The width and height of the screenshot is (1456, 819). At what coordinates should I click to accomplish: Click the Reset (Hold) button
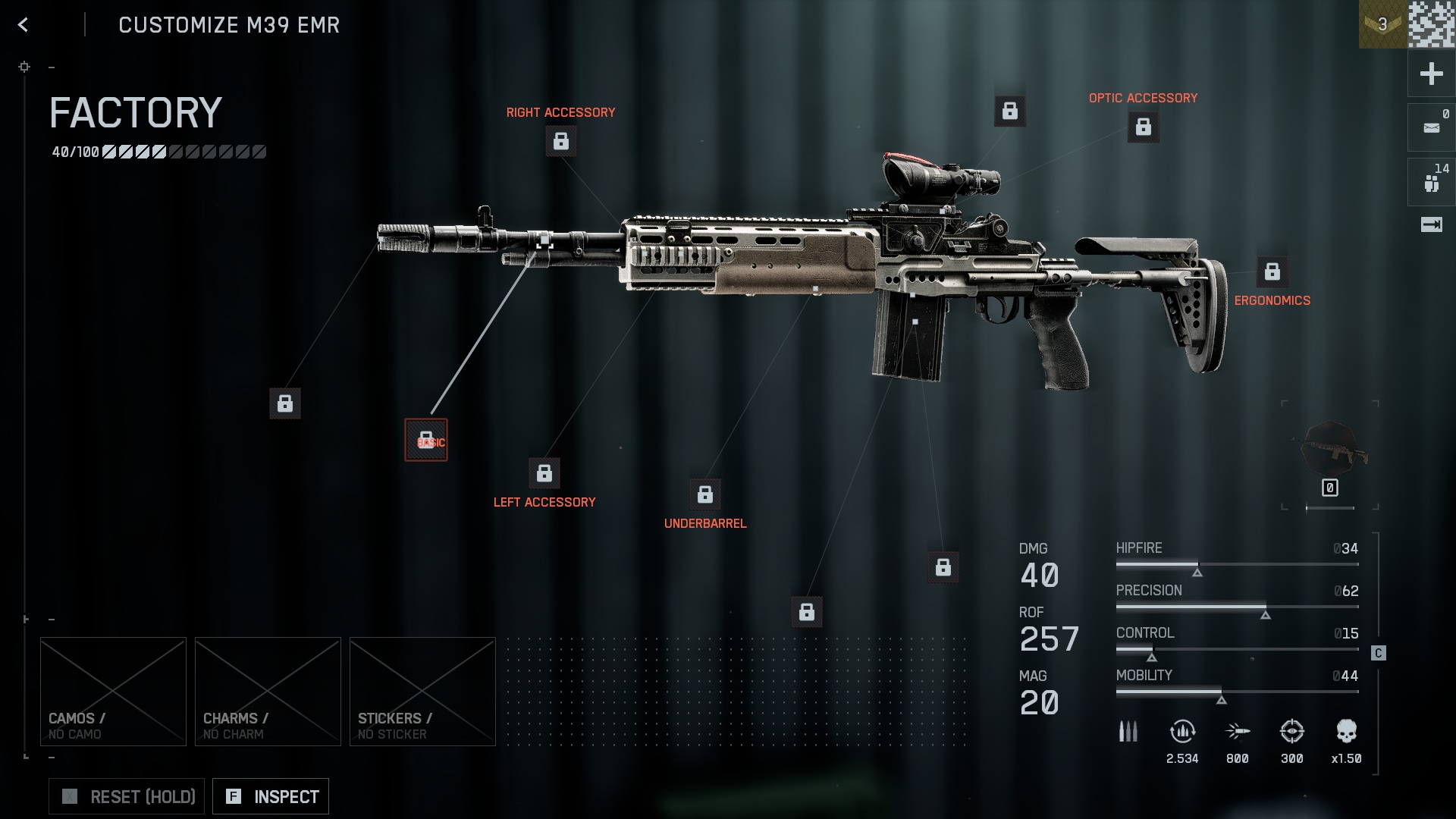(127, 796)
